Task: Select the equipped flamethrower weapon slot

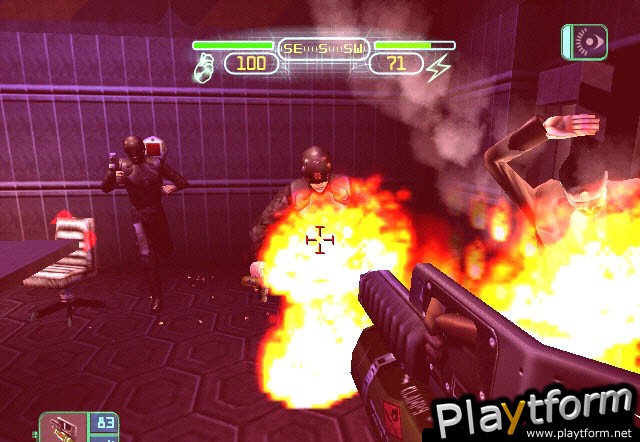Action: coord(62,426)
